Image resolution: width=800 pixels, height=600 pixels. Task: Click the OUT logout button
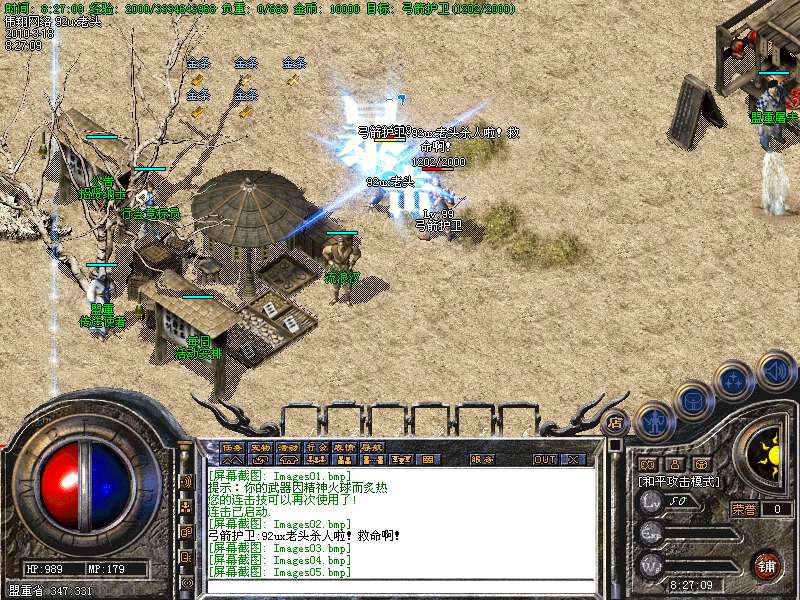[545, 459]
